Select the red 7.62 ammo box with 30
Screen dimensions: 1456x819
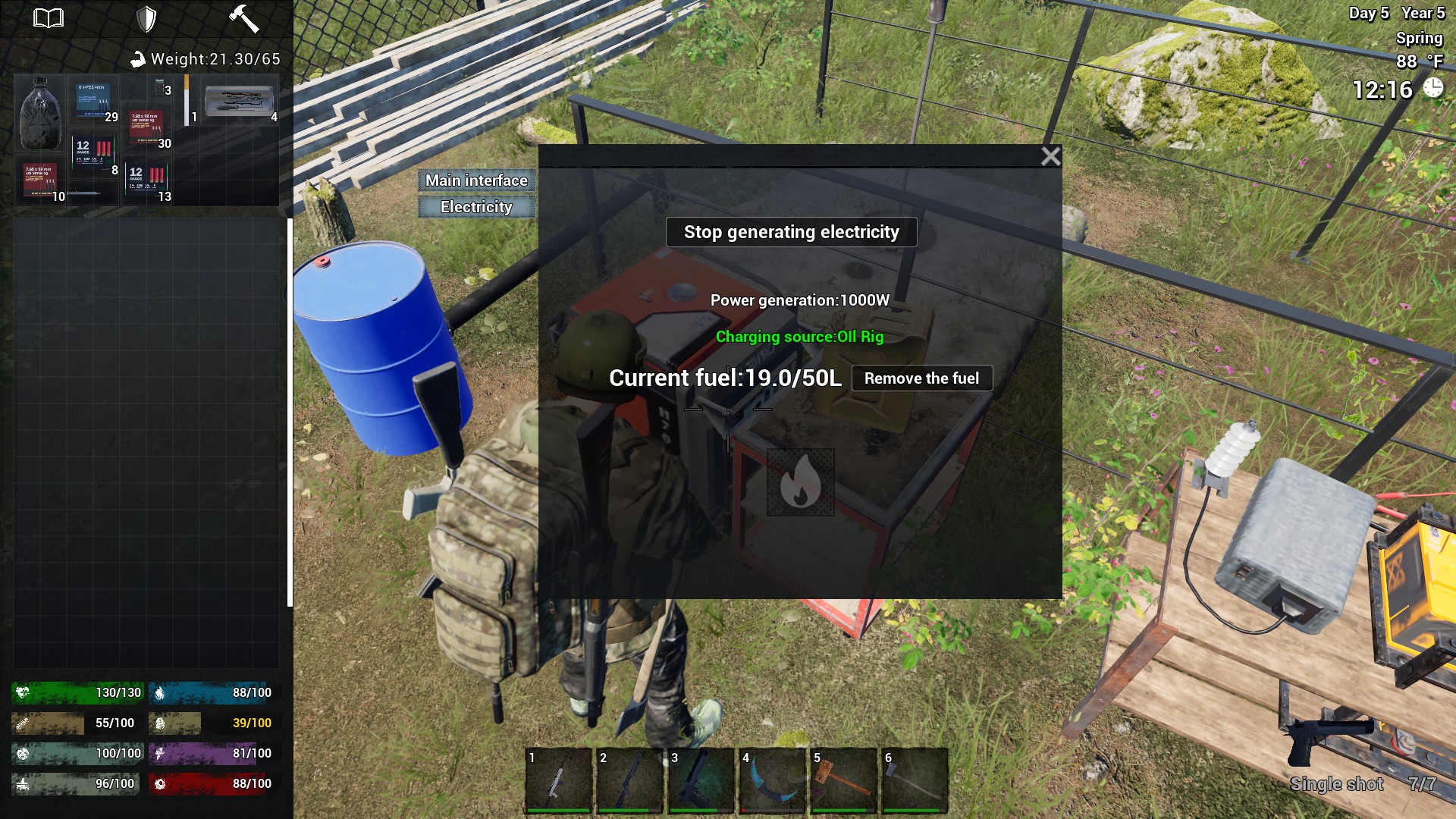(146, 127)
